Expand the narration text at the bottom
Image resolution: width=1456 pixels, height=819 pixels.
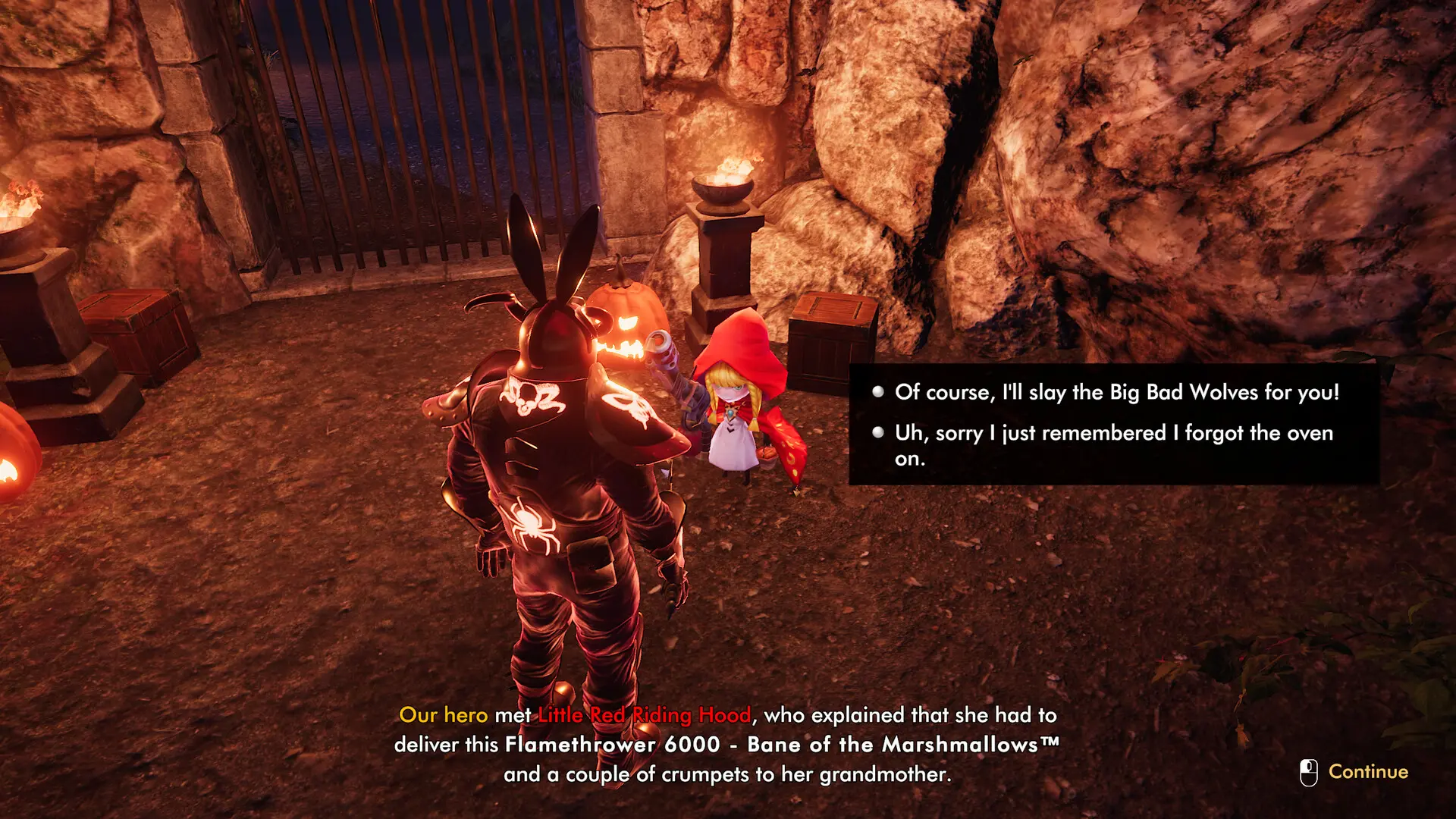click(x=728, y=744)
